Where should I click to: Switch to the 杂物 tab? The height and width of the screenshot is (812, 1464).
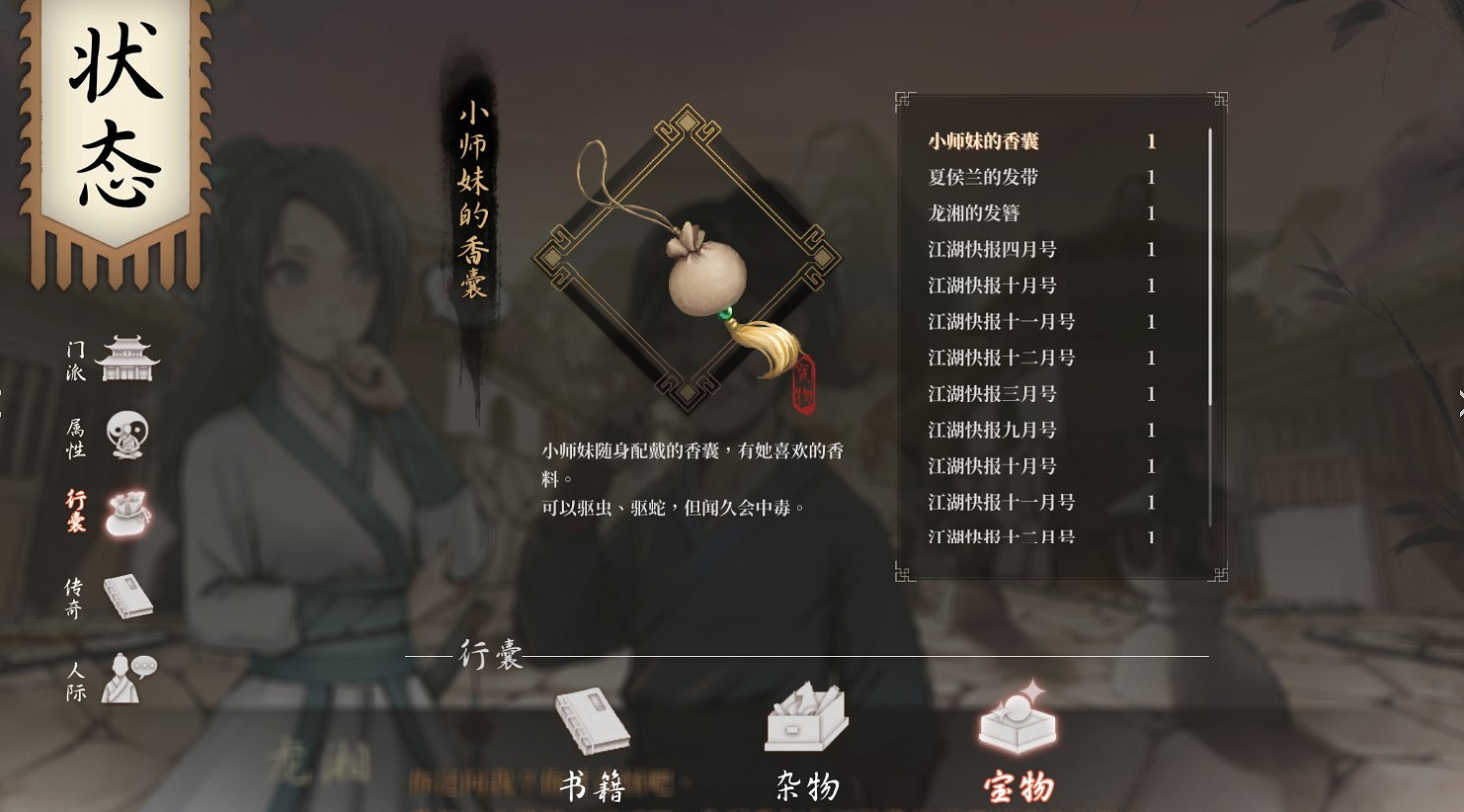click(x=808, y=785)
